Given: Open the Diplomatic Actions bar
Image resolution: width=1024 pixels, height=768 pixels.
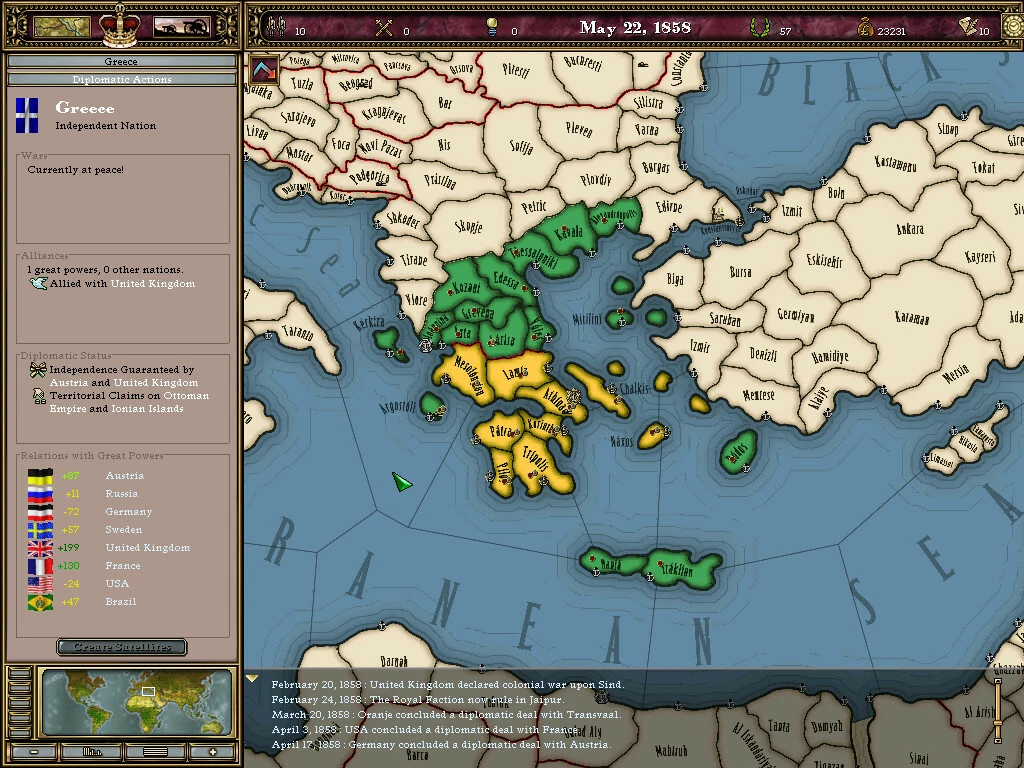Looking at the screenshot, I should [x=121, y=79].
